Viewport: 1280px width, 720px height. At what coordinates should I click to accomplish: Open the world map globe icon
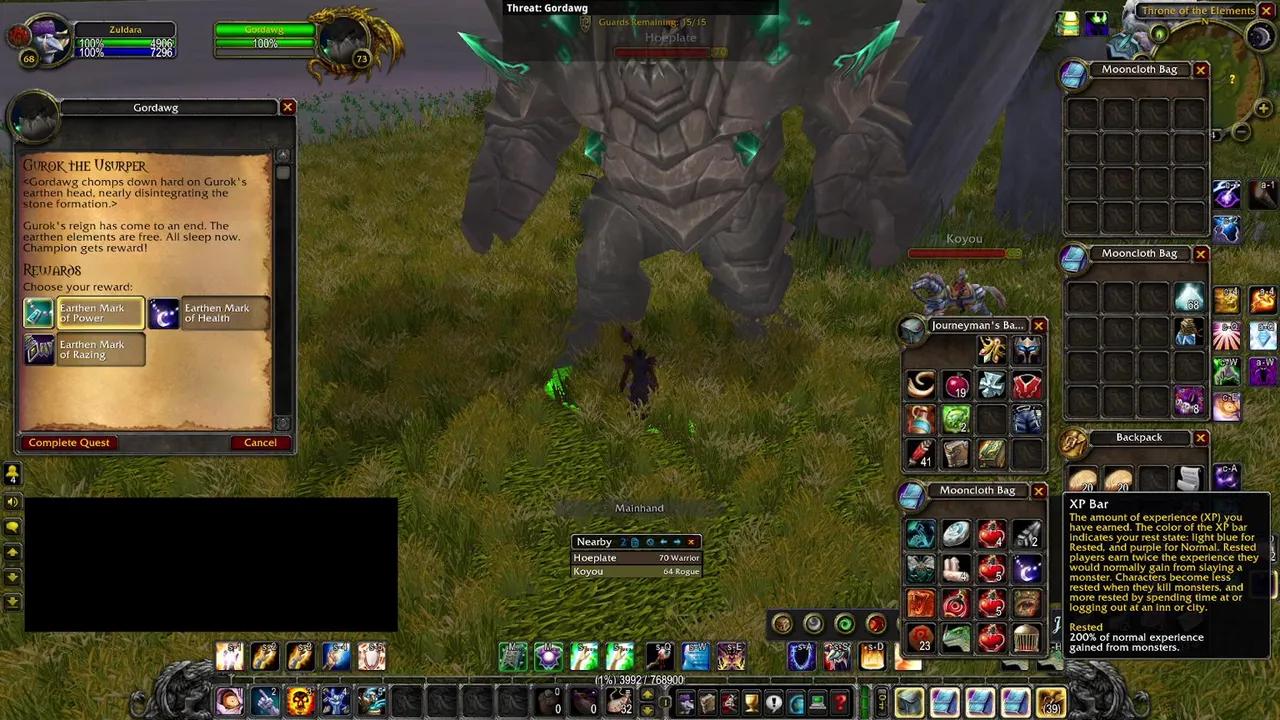[797, 702]
